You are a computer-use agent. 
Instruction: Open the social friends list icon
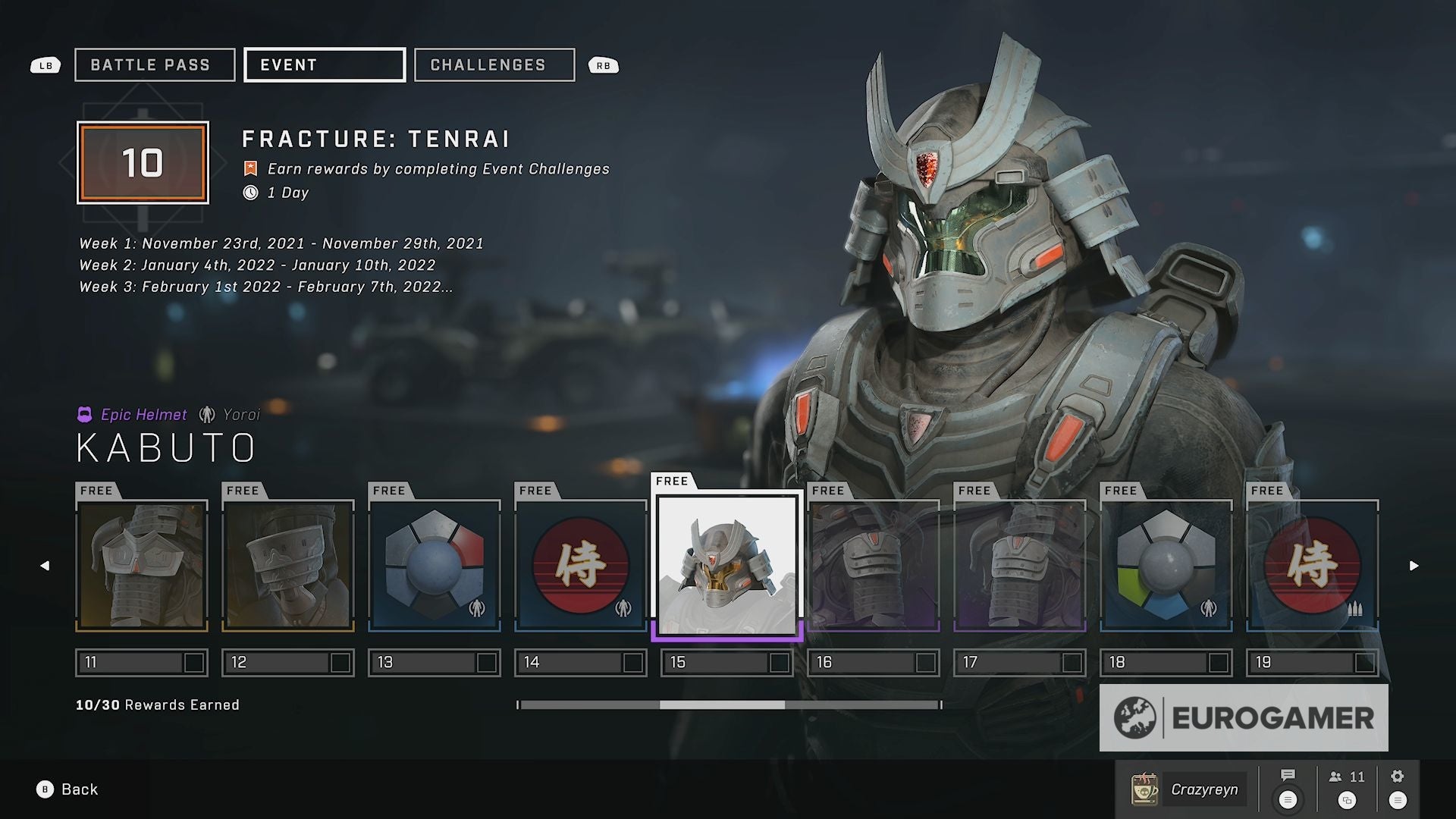pos(1347,787)
